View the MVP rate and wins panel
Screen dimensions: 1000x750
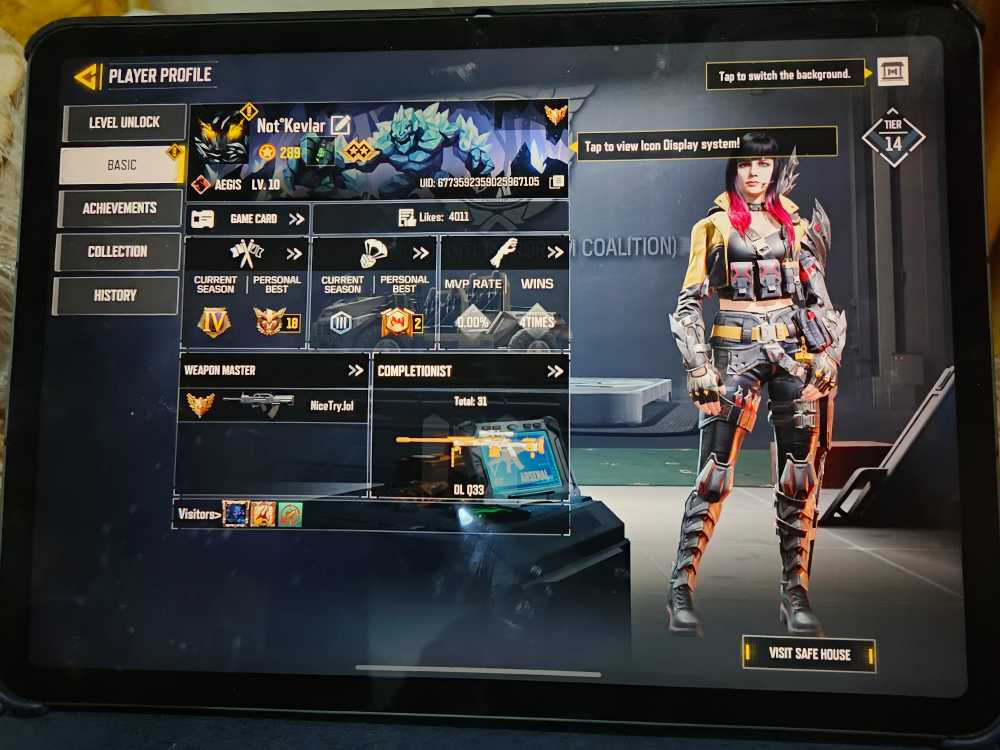pyautogui.click(x=504, y=293)
